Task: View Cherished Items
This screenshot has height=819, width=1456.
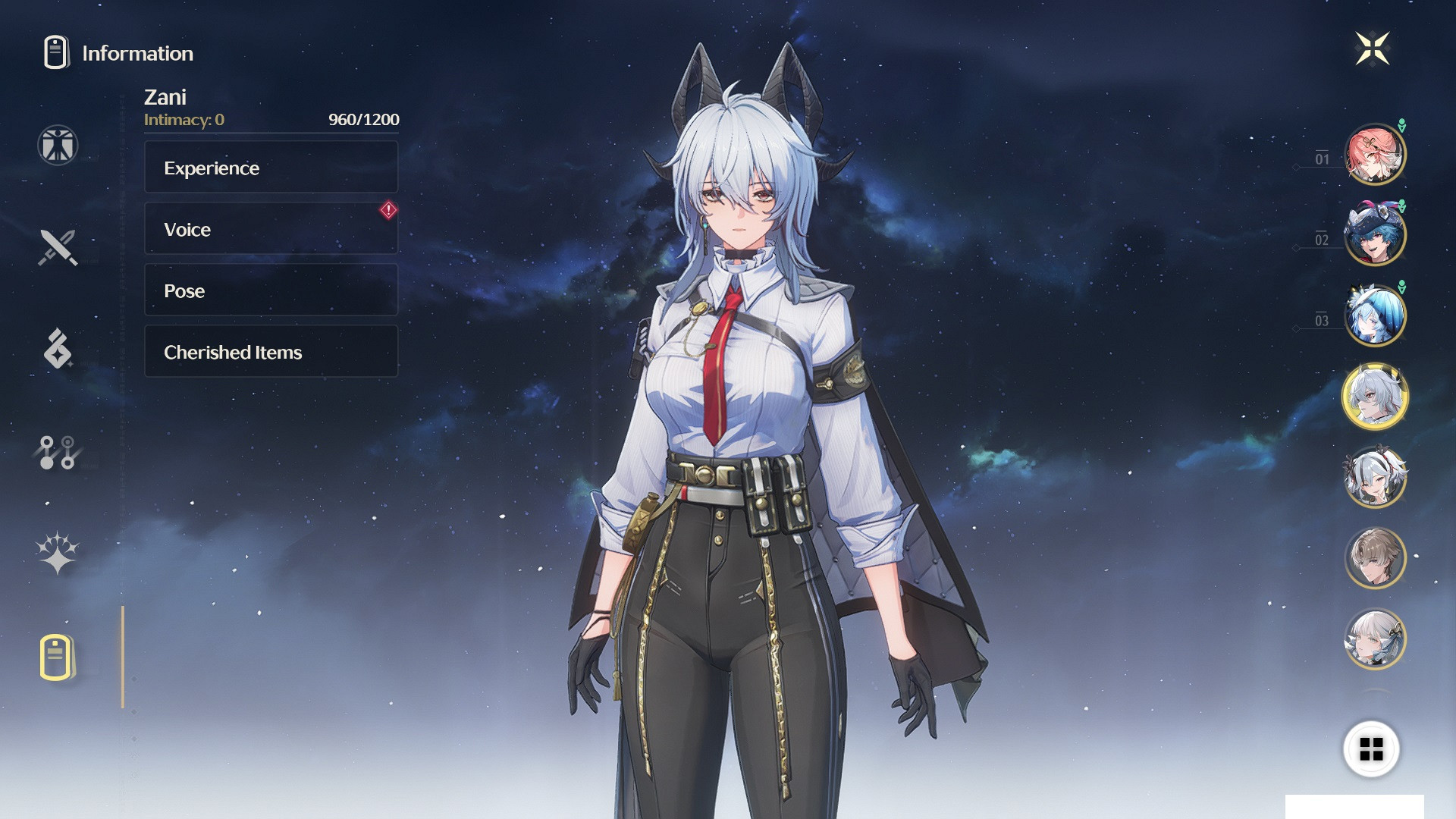Action: (x=271, y=352)
